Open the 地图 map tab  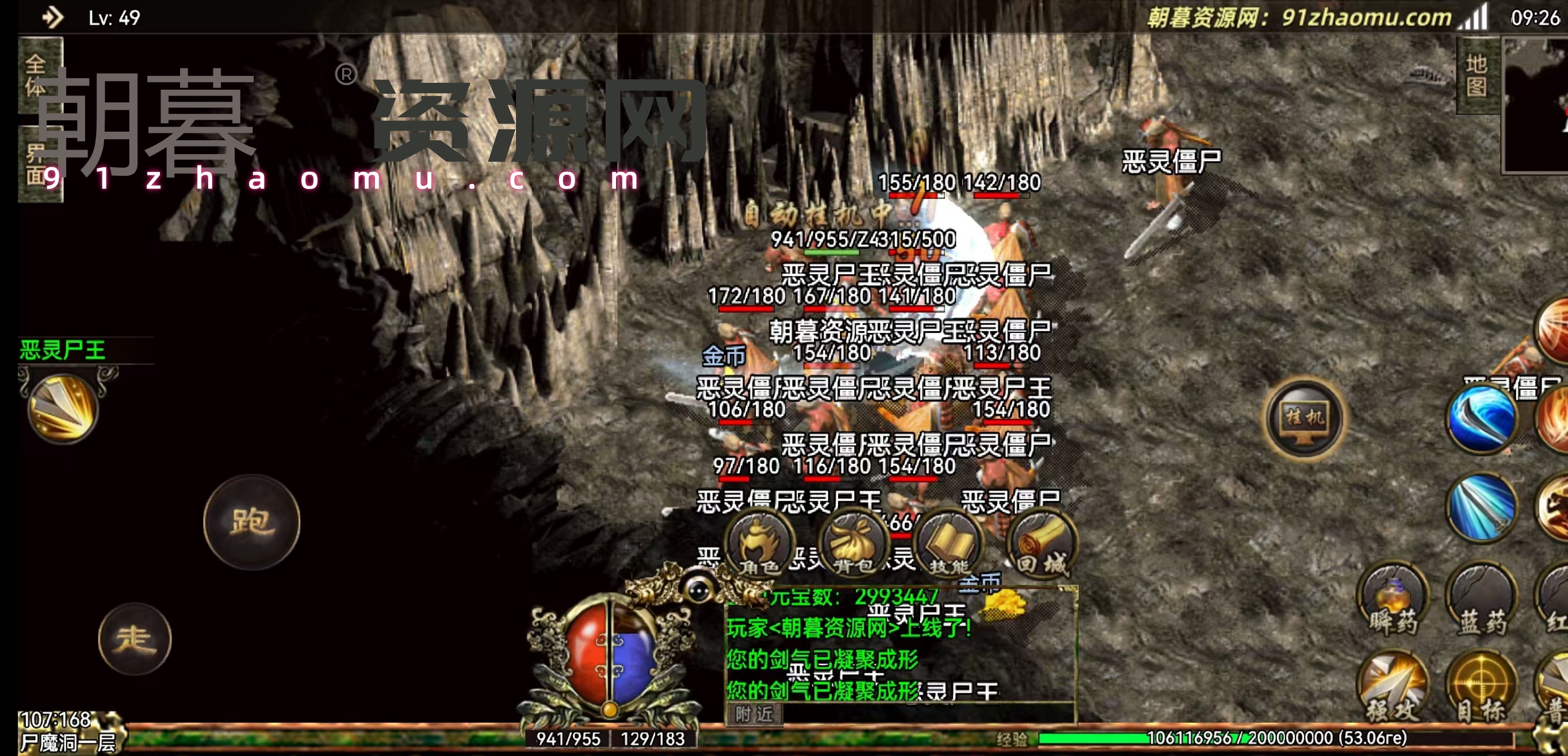(x=1477, y=75)
